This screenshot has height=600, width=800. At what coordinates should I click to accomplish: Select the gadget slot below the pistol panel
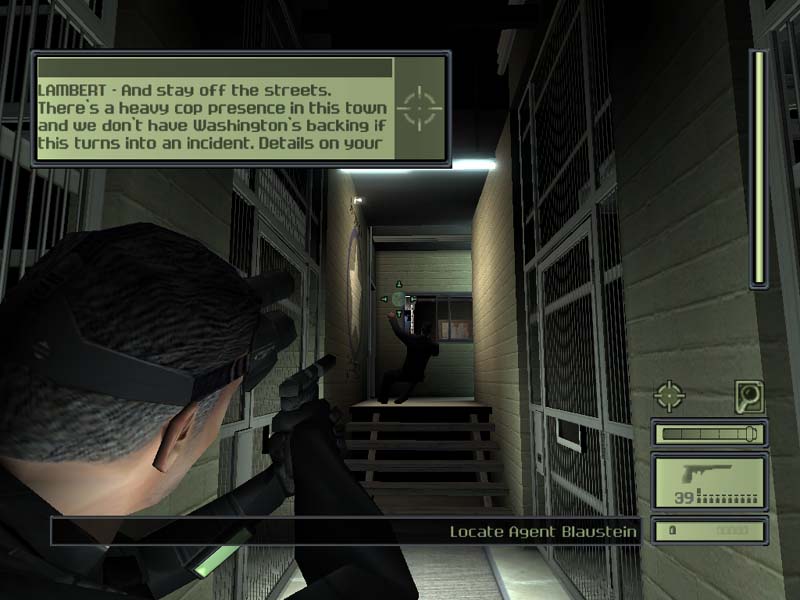(x=709, y=530)
